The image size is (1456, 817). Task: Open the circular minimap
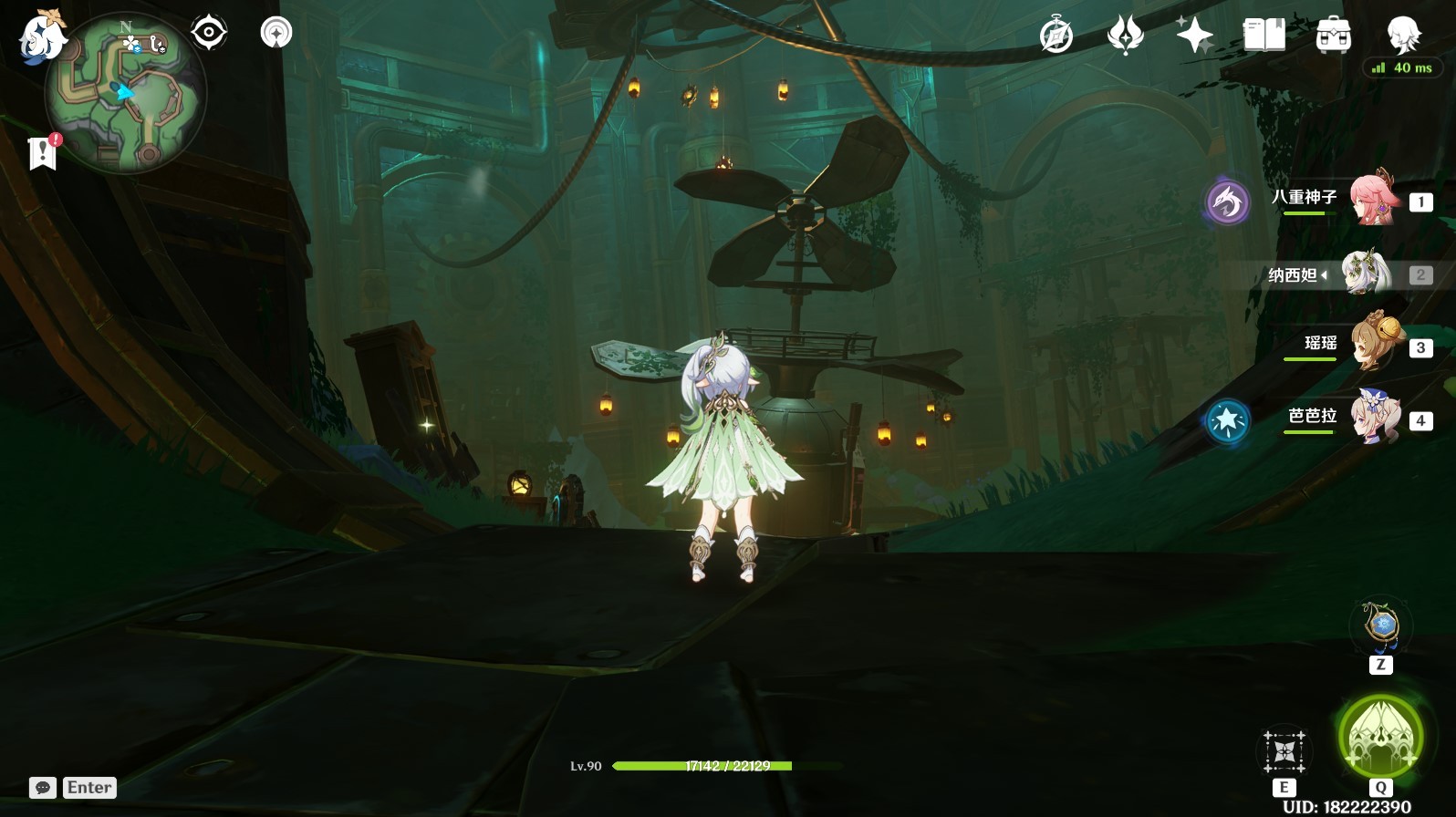(126, 92)
